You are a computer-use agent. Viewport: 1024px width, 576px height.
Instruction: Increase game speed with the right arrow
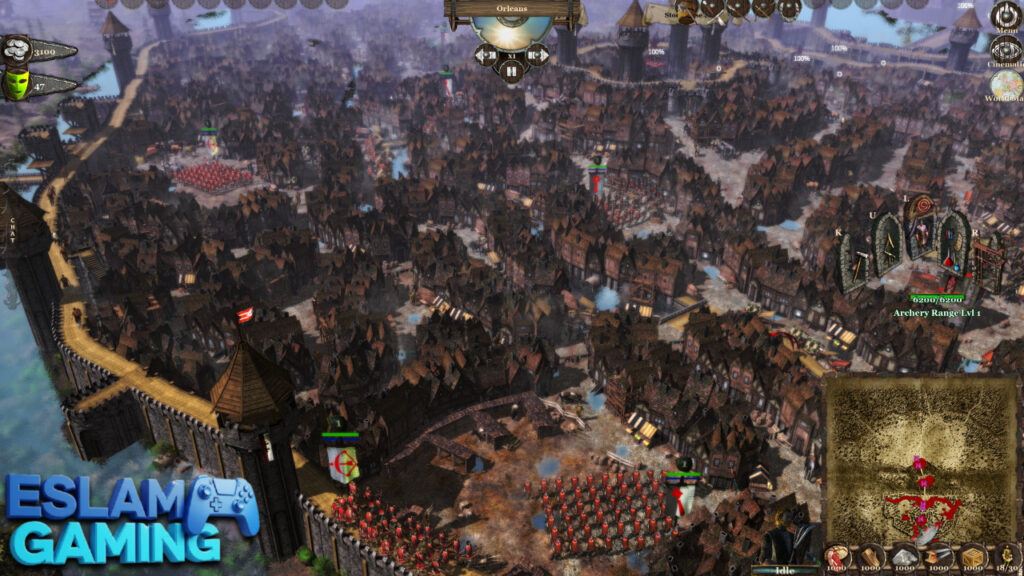(537, 54)
